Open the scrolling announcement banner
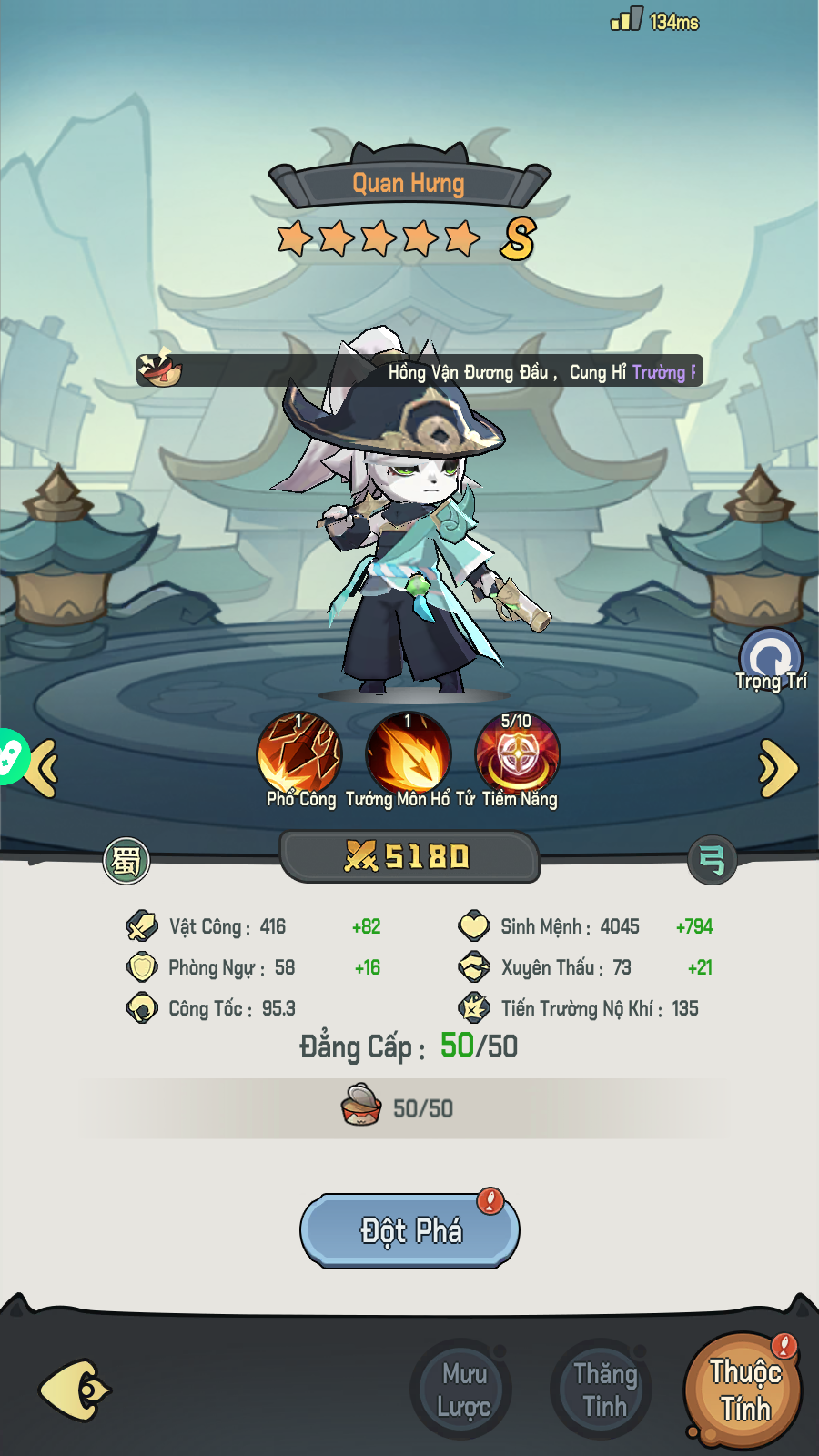This screenshot has width=819, height=1456. [x=420, y=371]
